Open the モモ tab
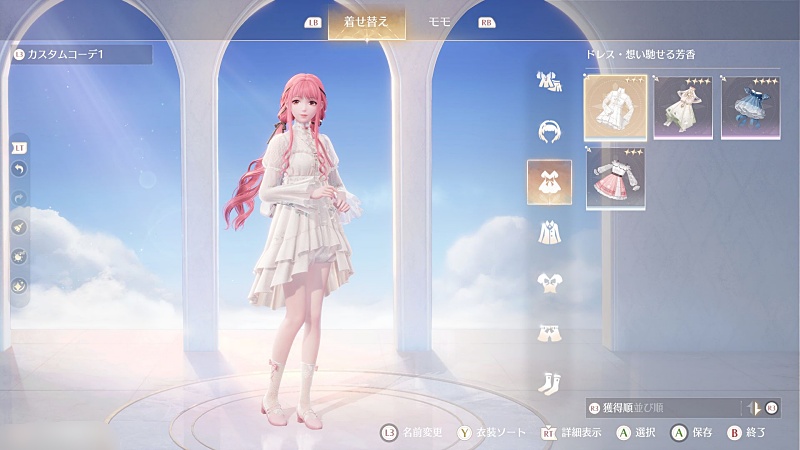 tap(440, 22)
